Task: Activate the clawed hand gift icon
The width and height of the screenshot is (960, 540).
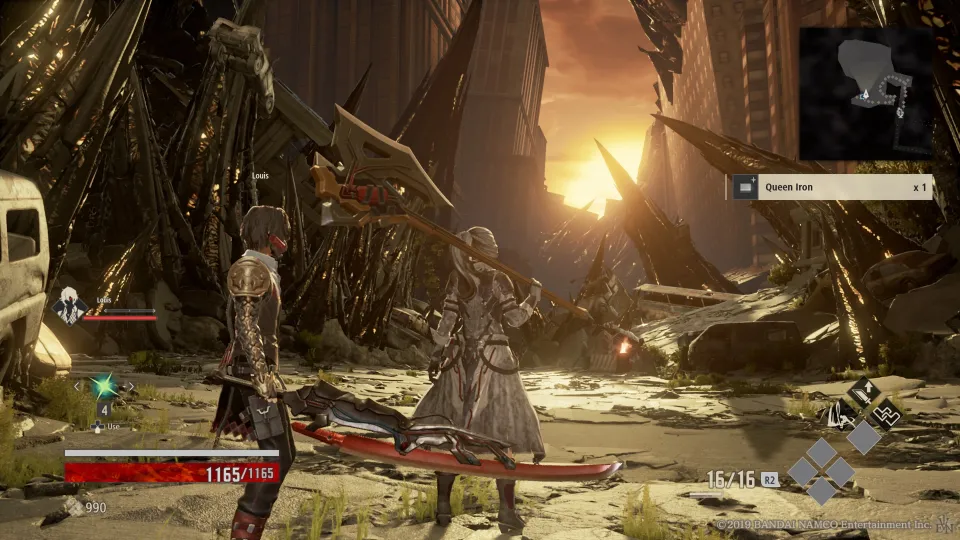Action: (x=839, y=413)
